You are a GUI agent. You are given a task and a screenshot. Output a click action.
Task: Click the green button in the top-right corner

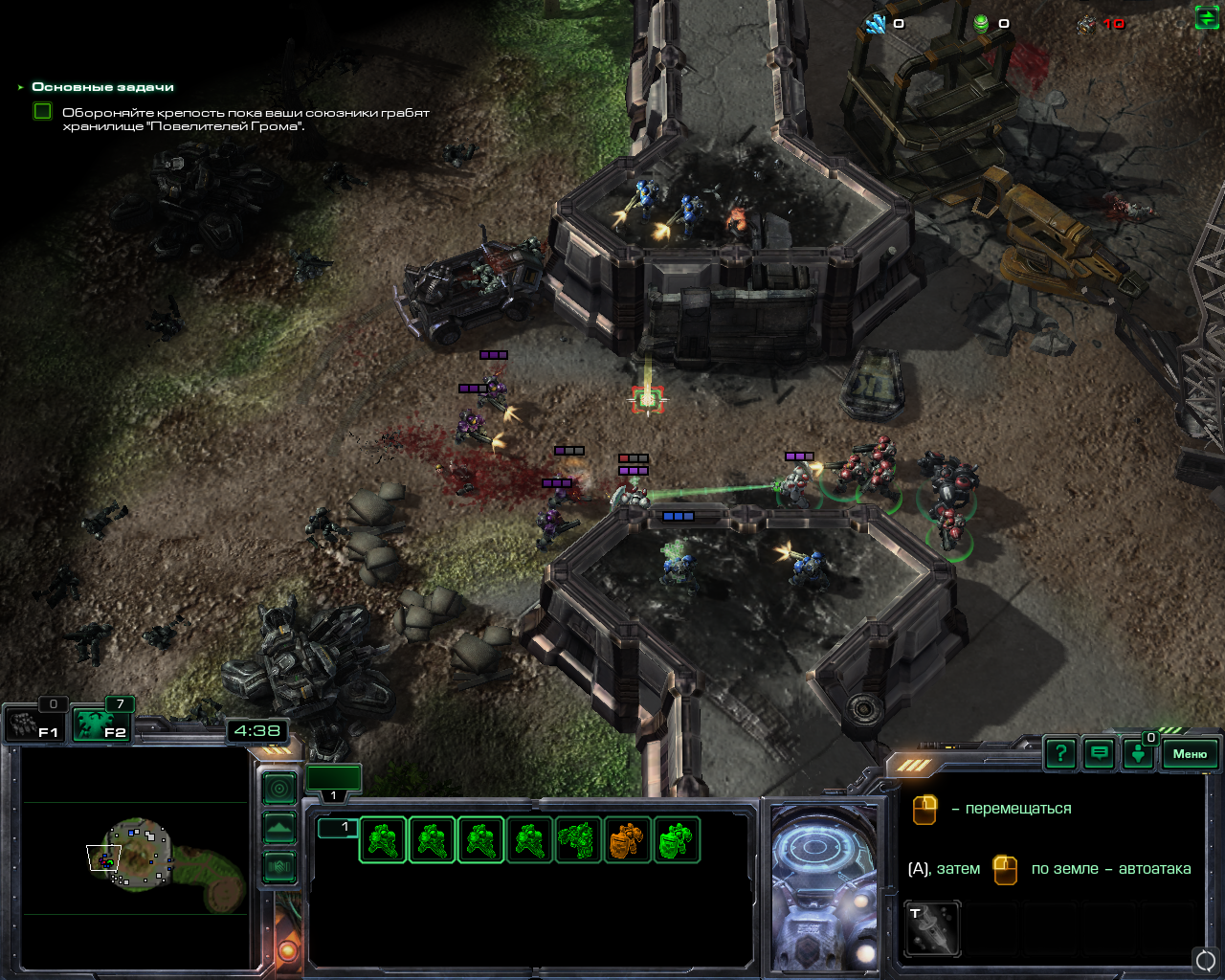pyautogui.click(x=1207, y=18)
